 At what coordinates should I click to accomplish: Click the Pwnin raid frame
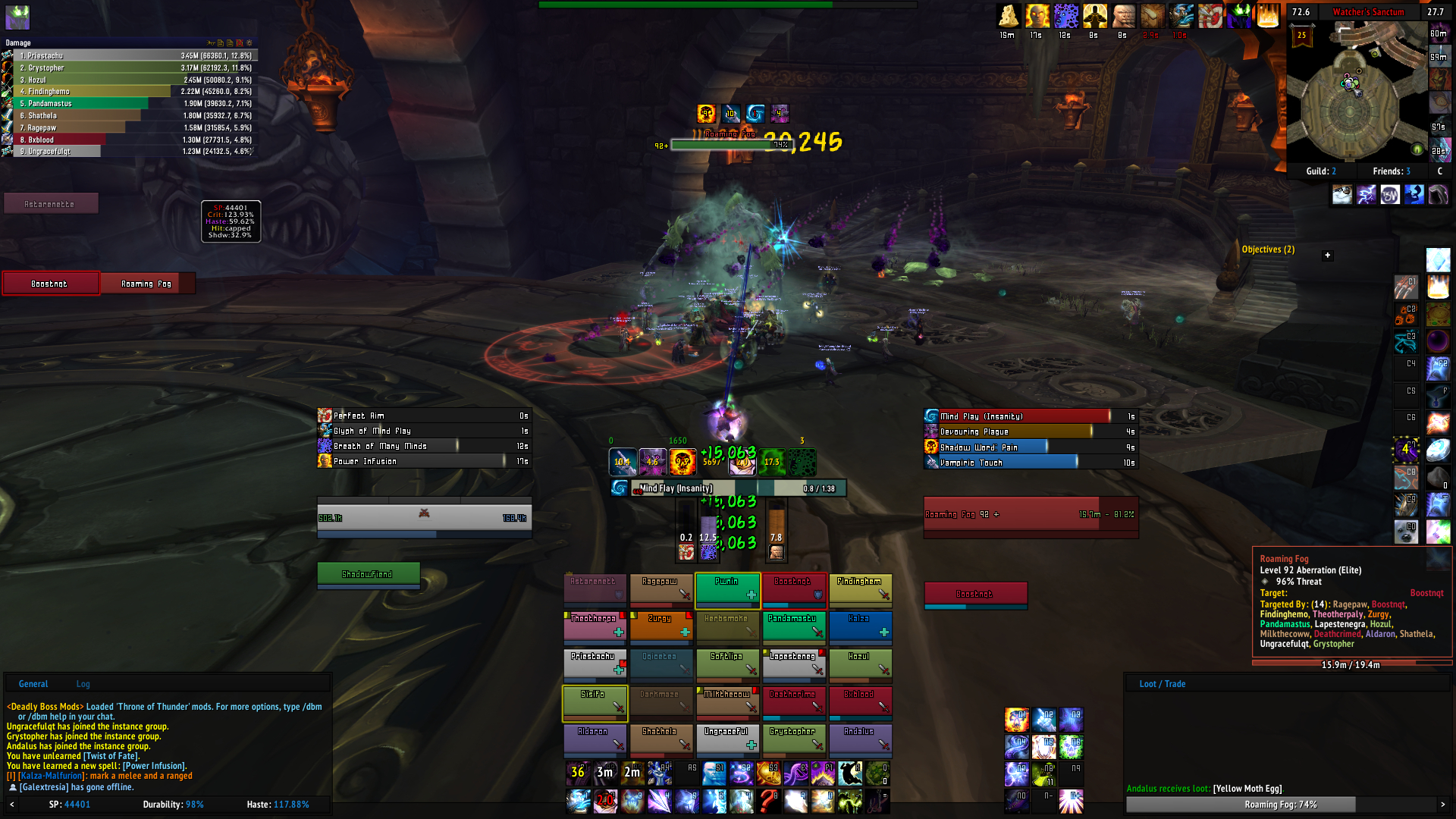(x=727, y=590)
